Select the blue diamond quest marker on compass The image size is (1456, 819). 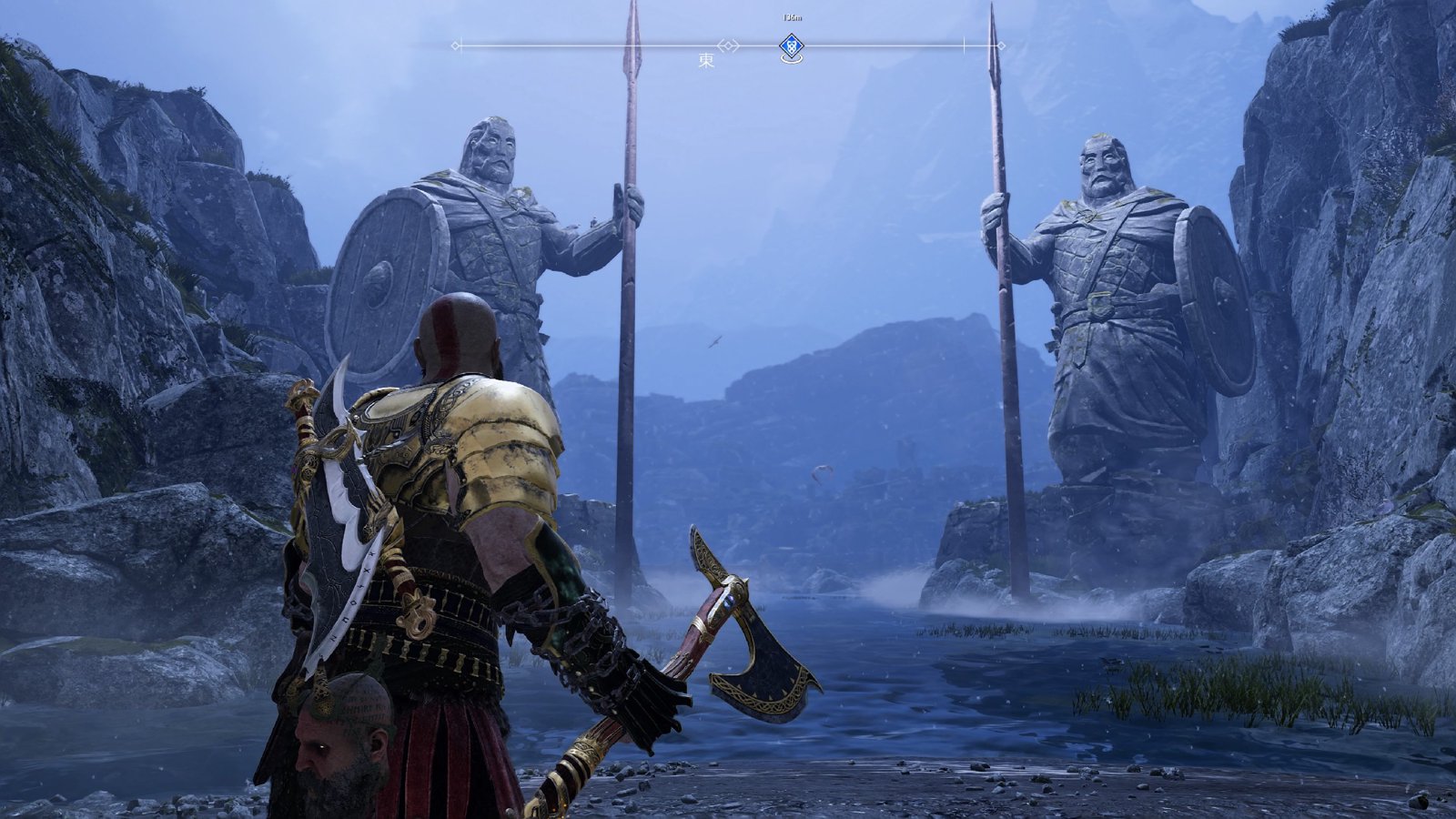point(792,45)
